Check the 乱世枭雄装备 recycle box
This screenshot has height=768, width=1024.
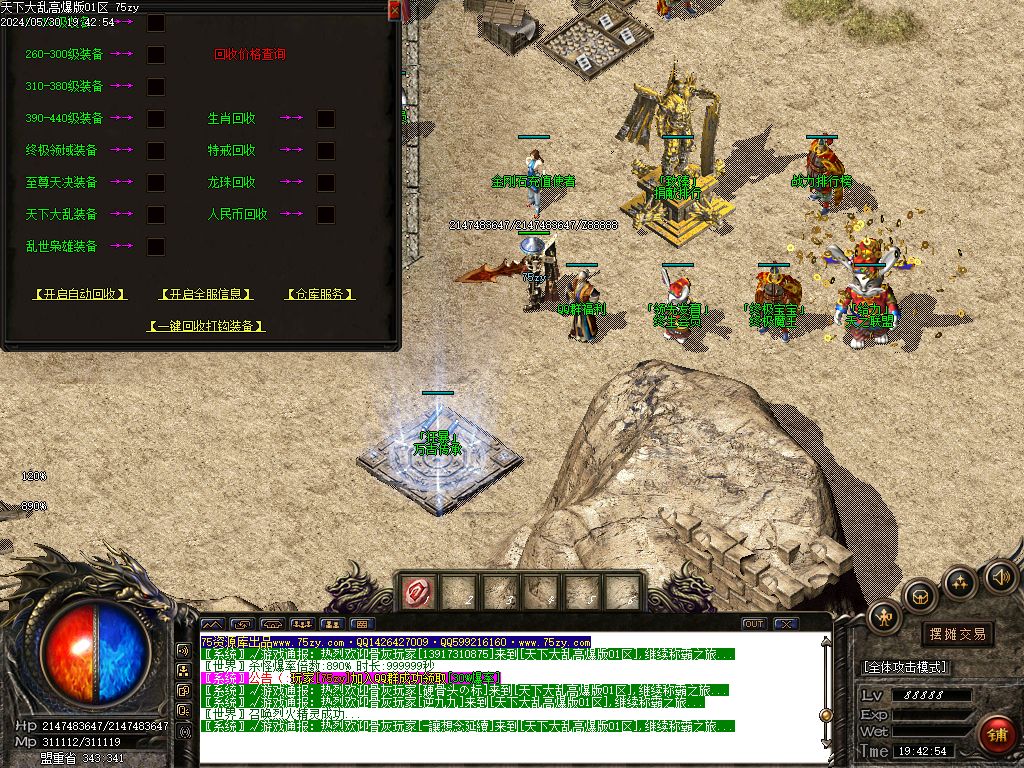point(156,246)
